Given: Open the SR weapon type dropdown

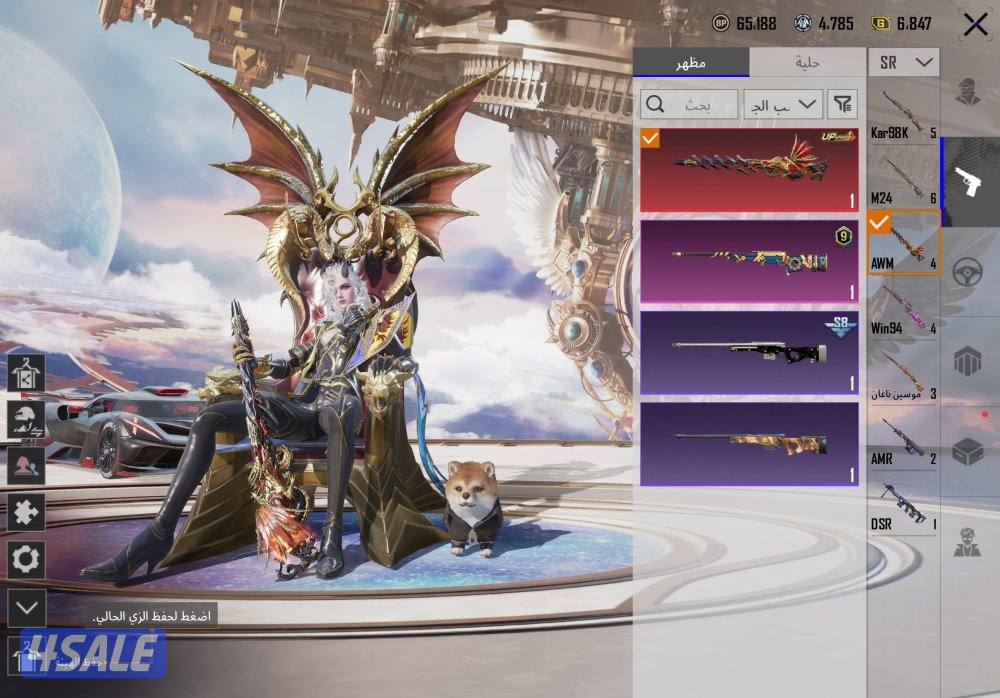Looking at the screenshot, I should click(x=904, y=63).
